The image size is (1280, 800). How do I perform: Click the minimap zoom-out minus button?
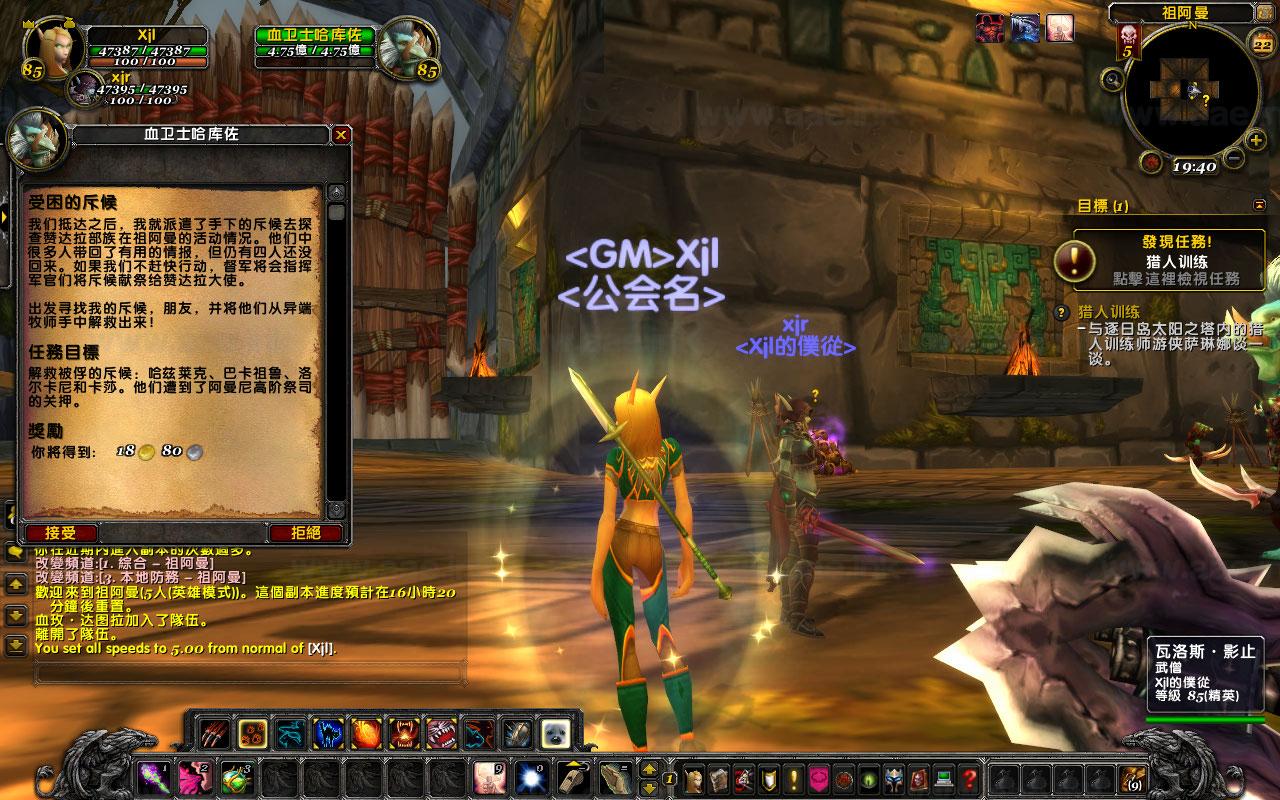[x=1233, y=158]
